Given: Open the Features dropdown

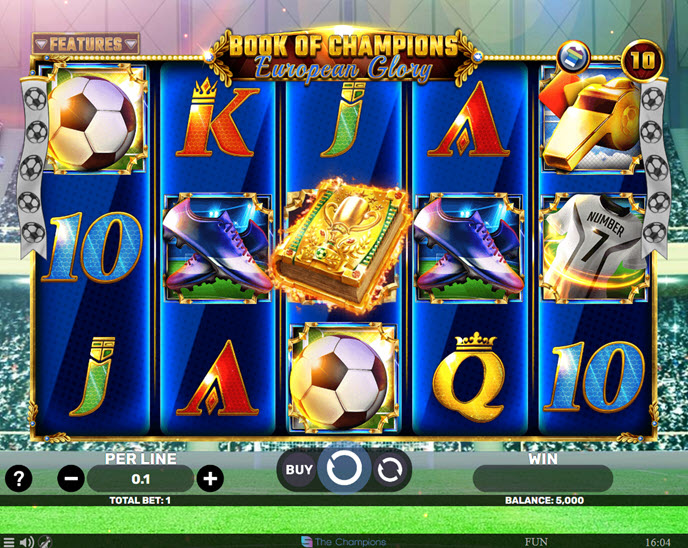Looking at the screenshot, I should coord(85,44).
